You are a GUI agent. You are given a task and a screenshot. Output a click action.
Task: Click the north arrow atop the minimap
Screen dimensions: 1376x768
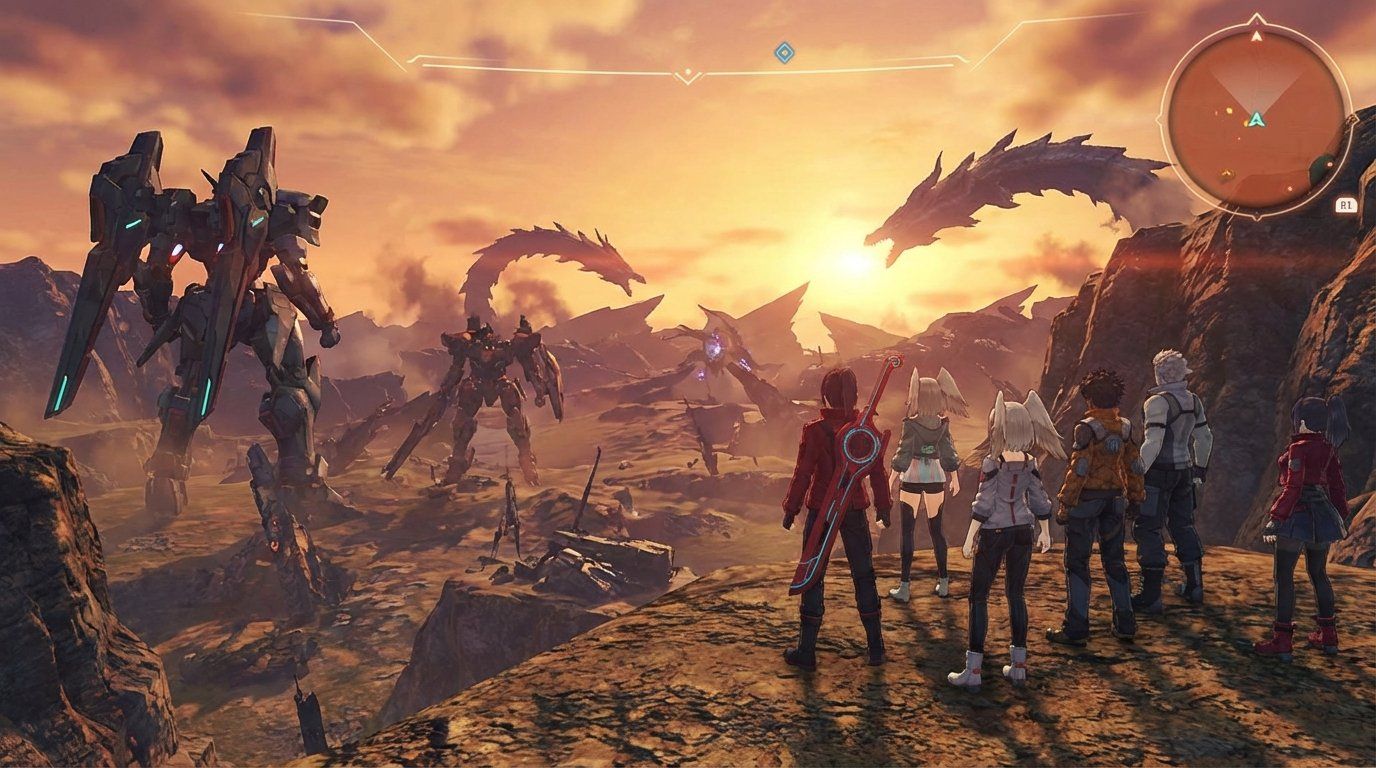tap(1256, 36)
